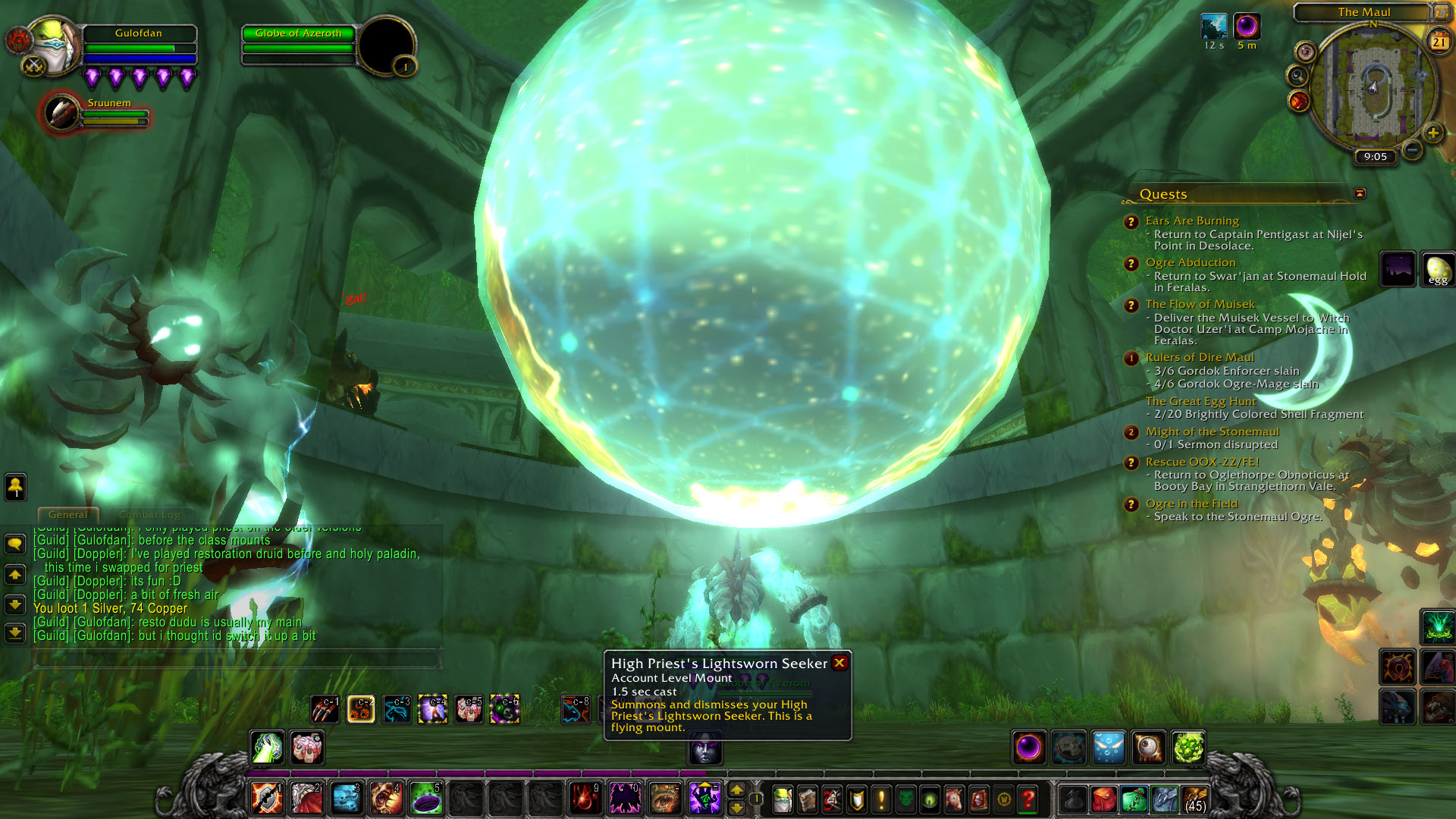This screenshot has width=1456, height=819.
Task: Open the Rulers of Dire Maul quest
Action: [x=1200, y=357]
